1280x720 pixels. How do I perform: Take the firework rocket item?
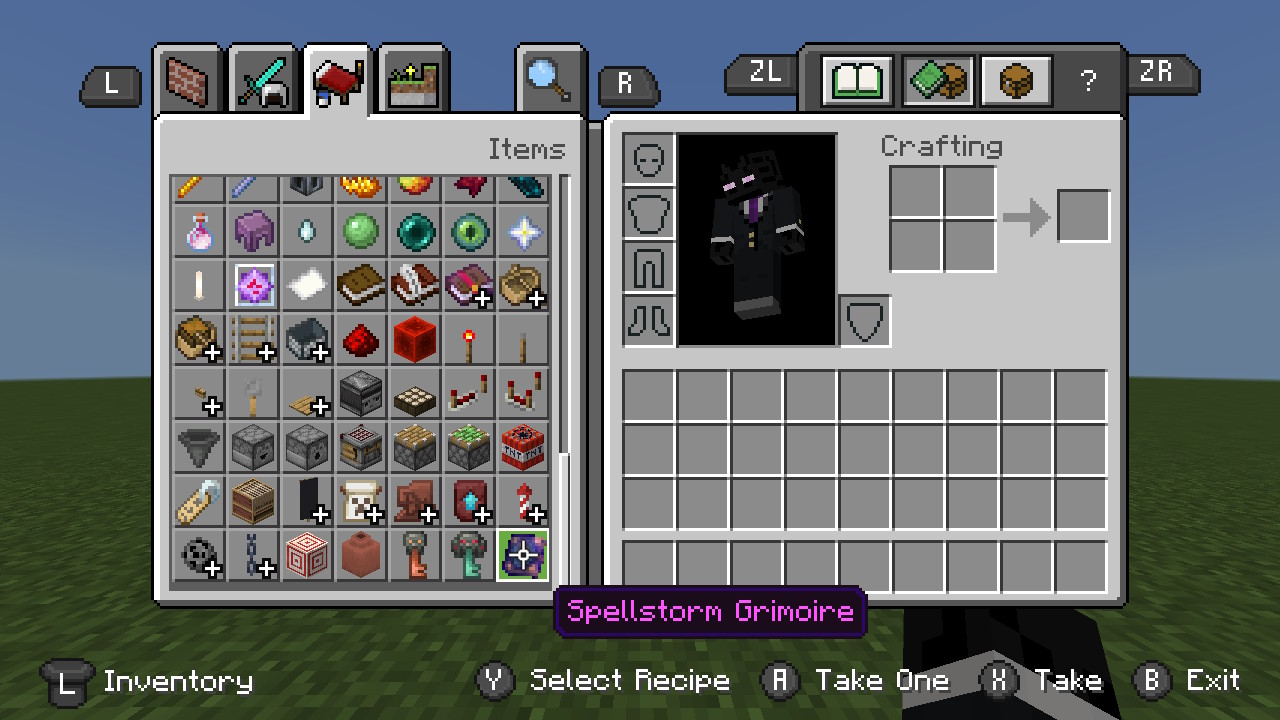pos(523,501)
